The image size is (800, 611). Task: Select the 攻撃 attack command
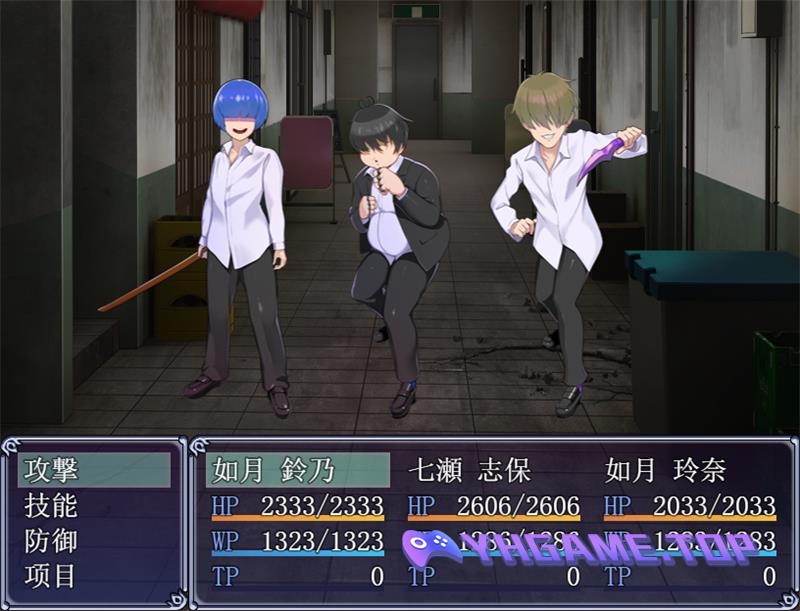(52, 470)
